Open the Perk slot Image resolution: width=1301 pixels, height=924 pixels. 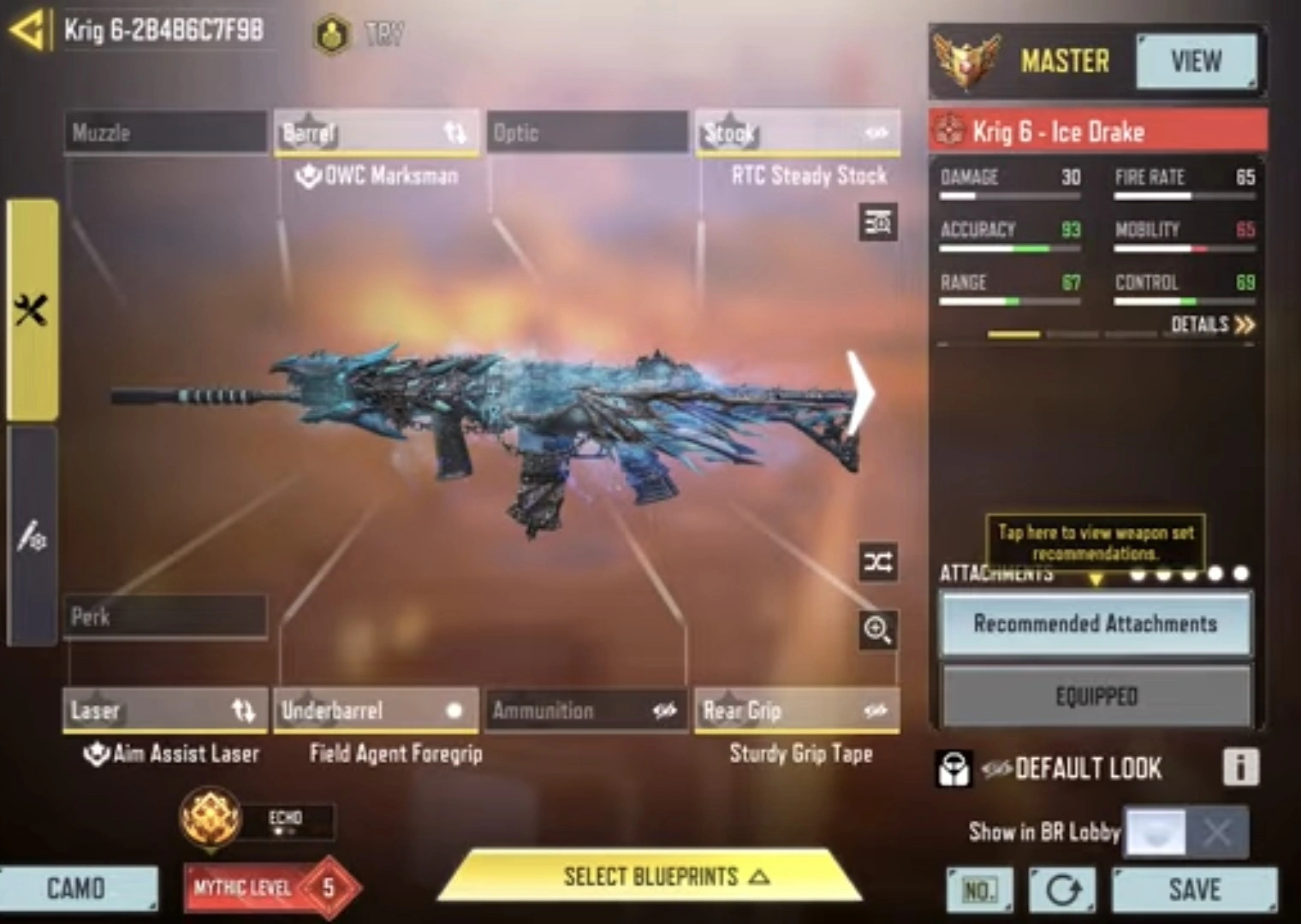[x=165, y=617]
